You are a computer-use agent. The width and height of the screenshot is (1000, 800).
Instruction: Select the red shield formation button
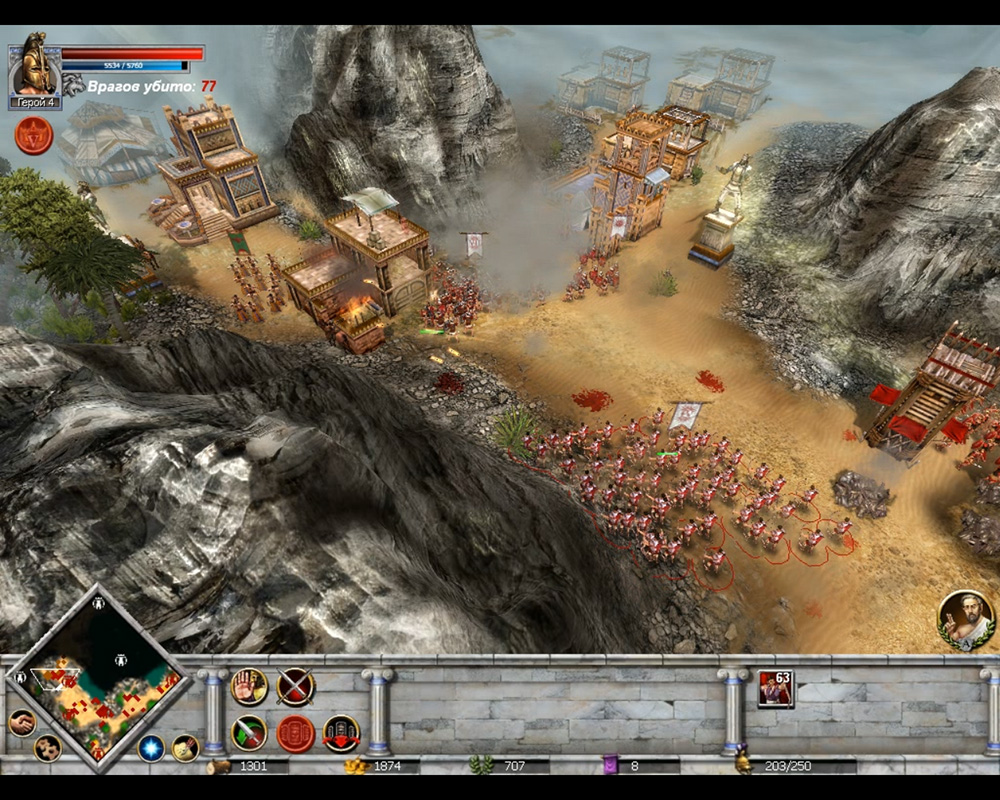tap(295, 733)
